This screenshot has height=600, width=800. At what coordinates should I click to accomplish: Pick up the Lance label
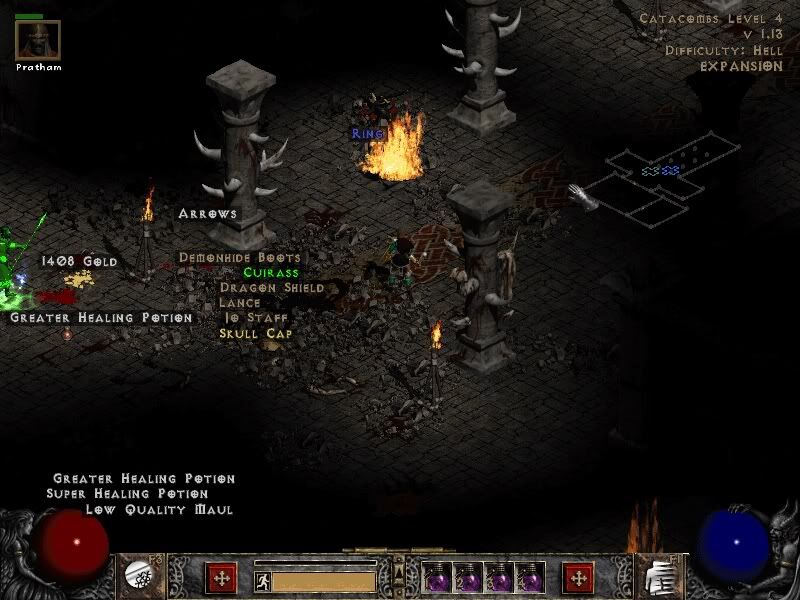tap(240, 302)
